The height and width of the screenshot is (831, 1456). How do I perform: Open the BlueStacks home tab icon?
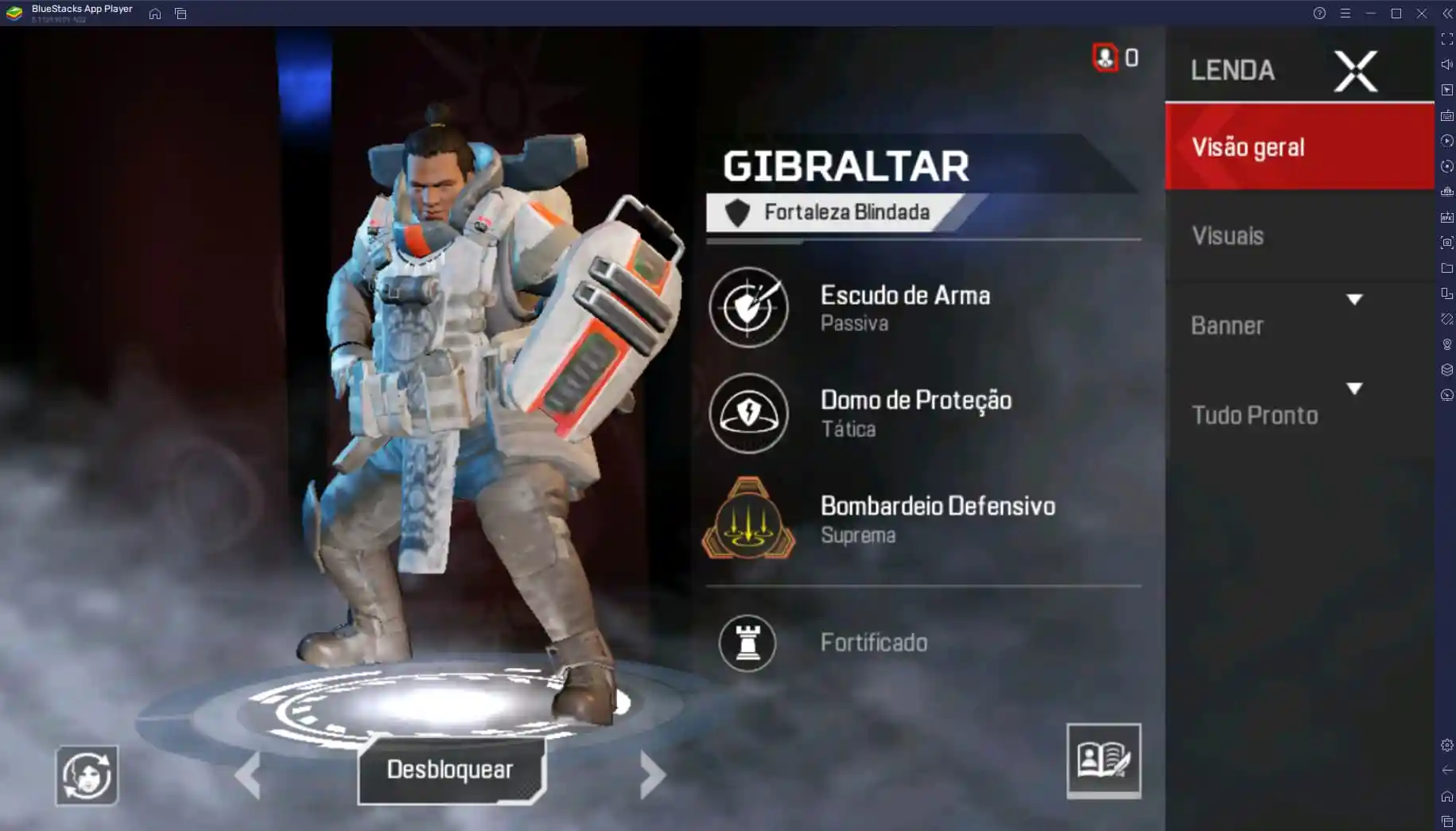pos(155,14)
